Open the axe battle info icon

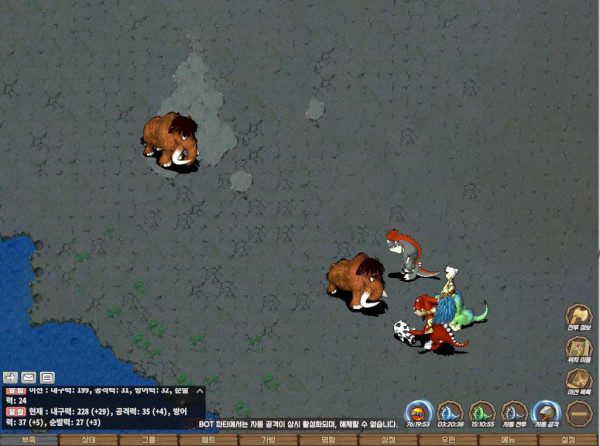[579, 319]
